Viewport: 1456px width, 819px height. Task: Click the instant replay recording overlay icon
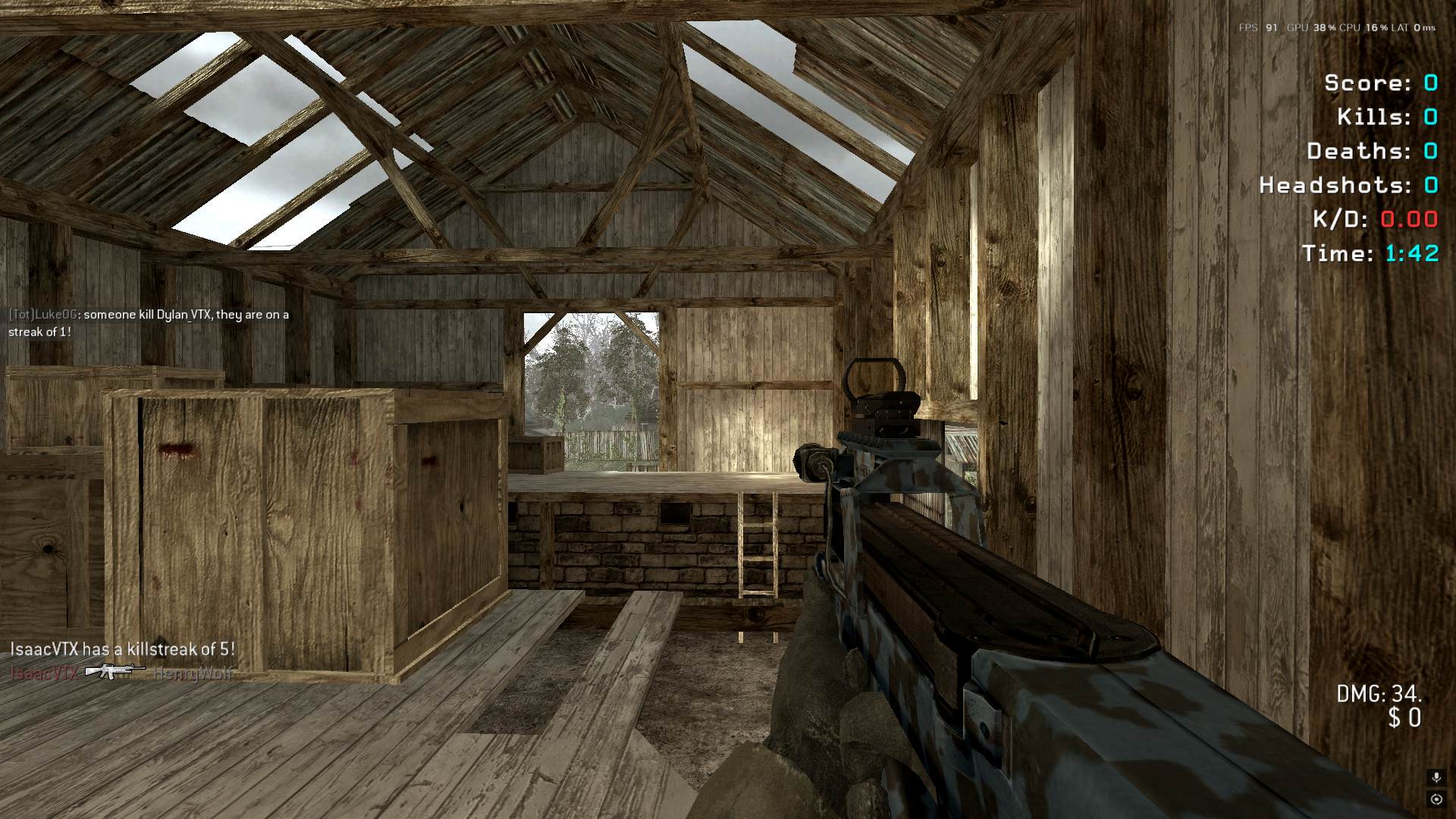pos(1436,799)
